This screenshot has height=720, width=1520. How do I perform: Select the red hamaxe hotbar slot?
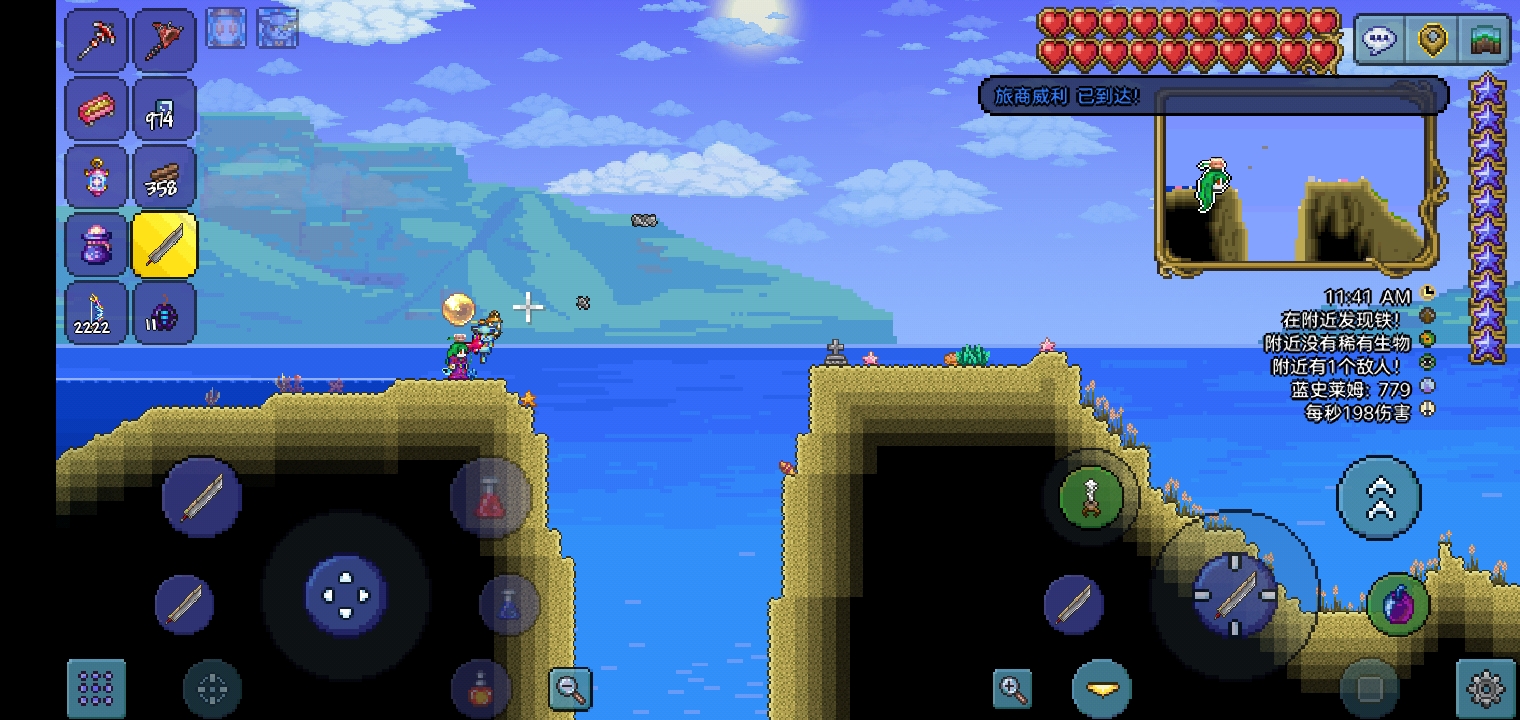164,40
